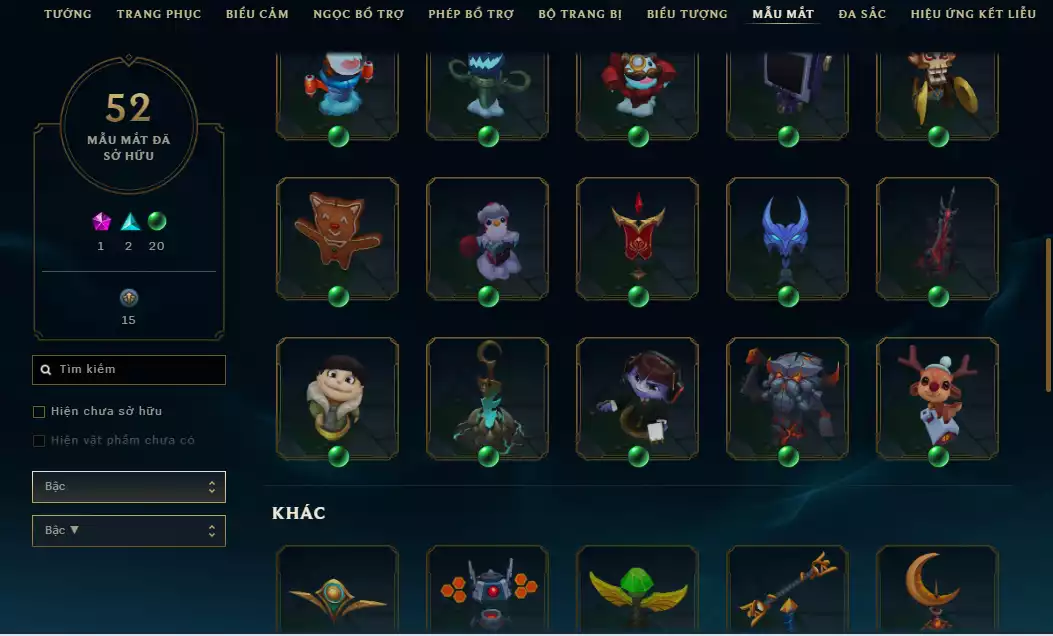
Task: Switch to the Tướng tab
Action: tap(68, 14)
